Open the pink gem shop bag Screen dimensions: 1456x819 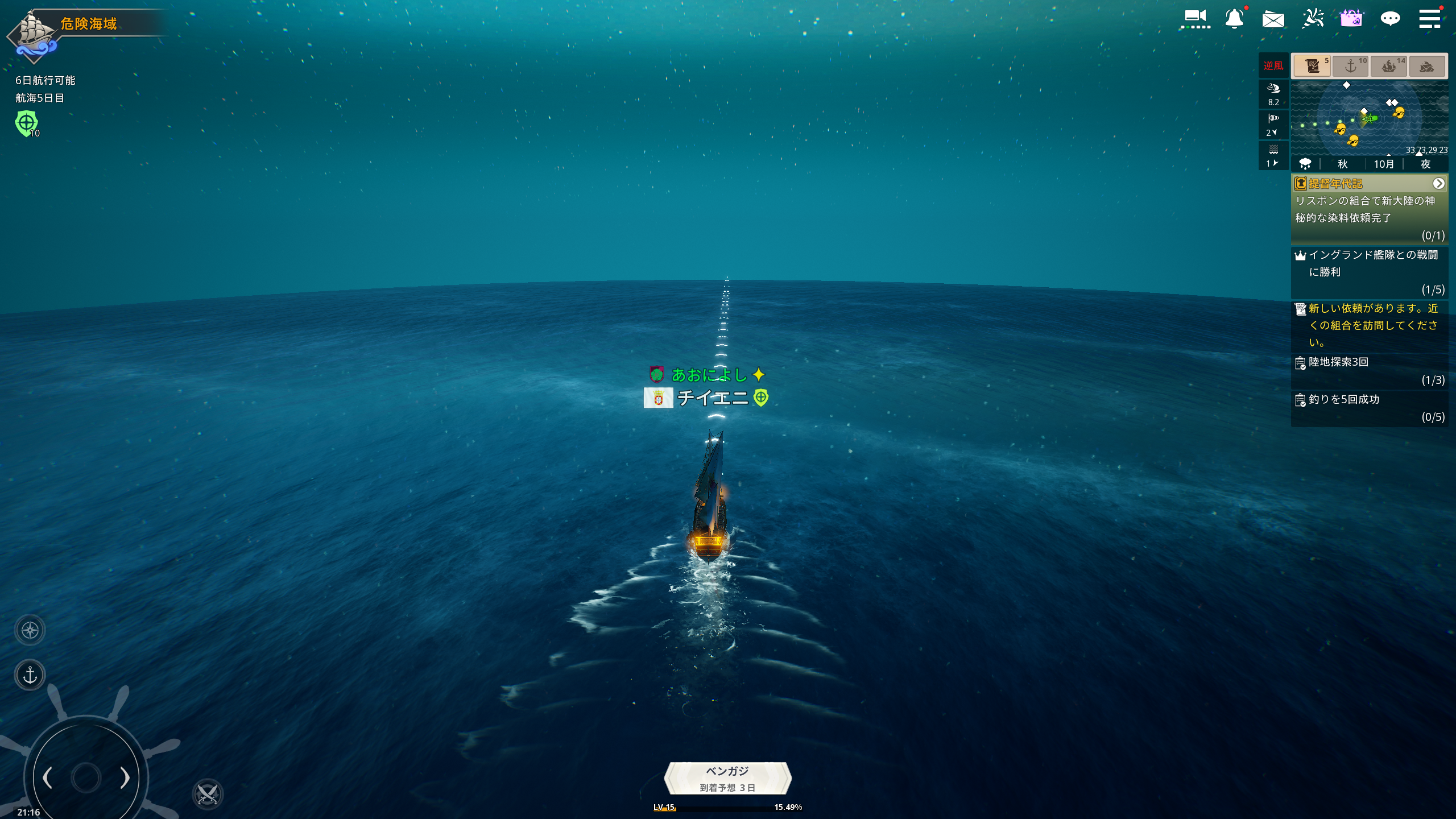(x=1351, y=19)
